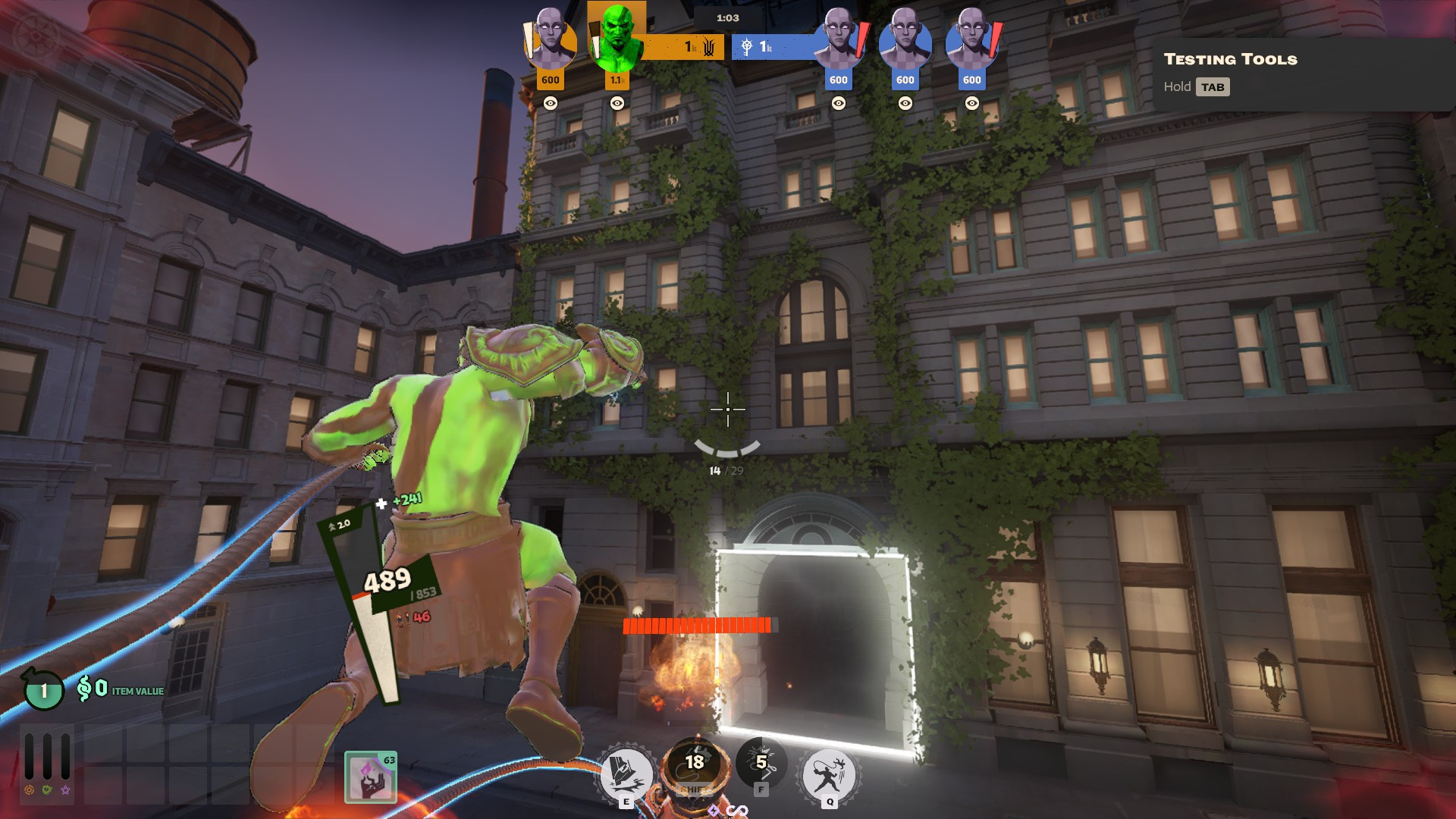Click the ability icon showing an 18 cooldown
1456x819 pixels.
pyautogui.click(x=694, y=764)
